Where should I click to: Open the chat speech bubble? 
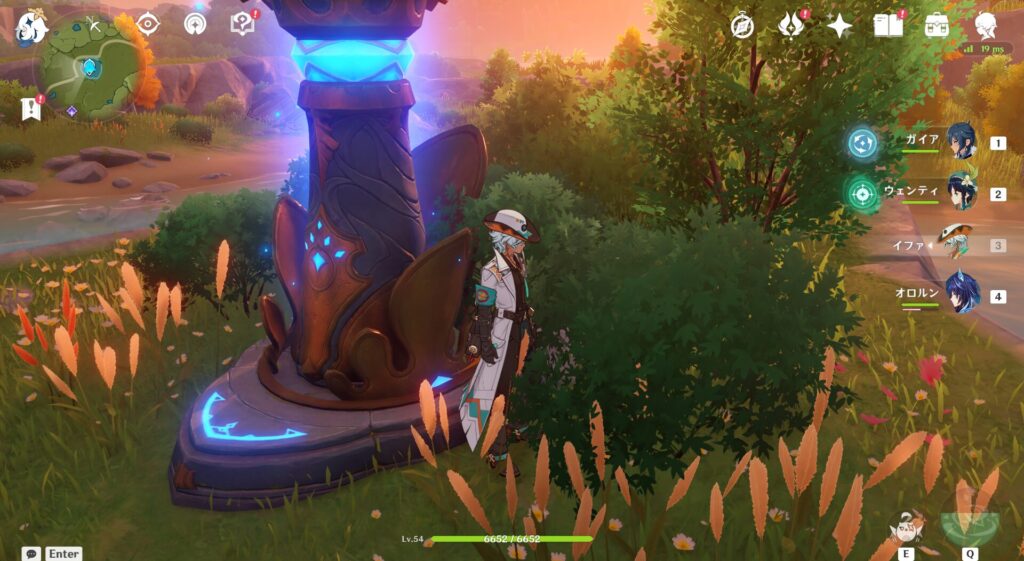[32, 553]
